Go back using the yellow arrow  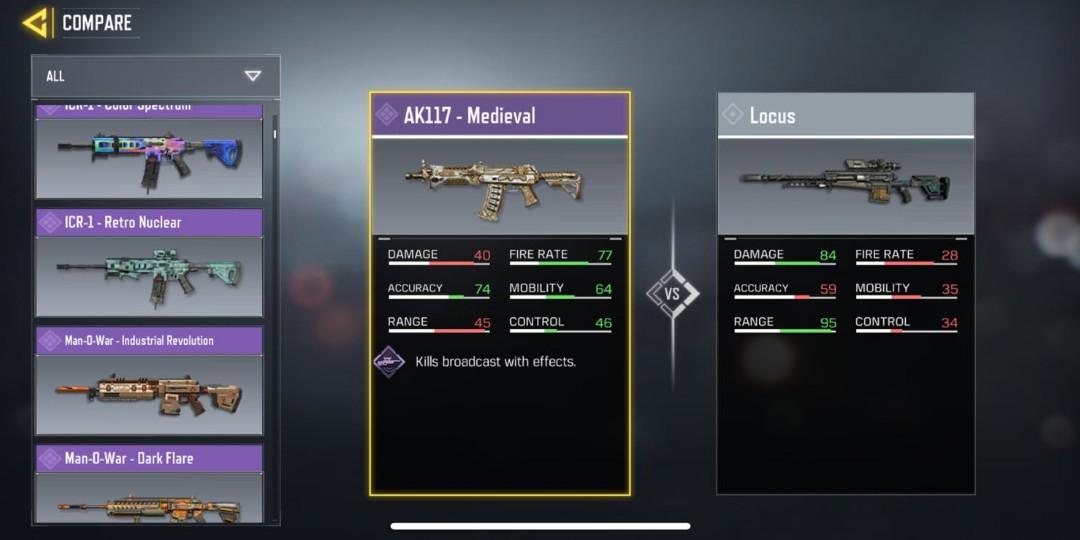point(35,22)
